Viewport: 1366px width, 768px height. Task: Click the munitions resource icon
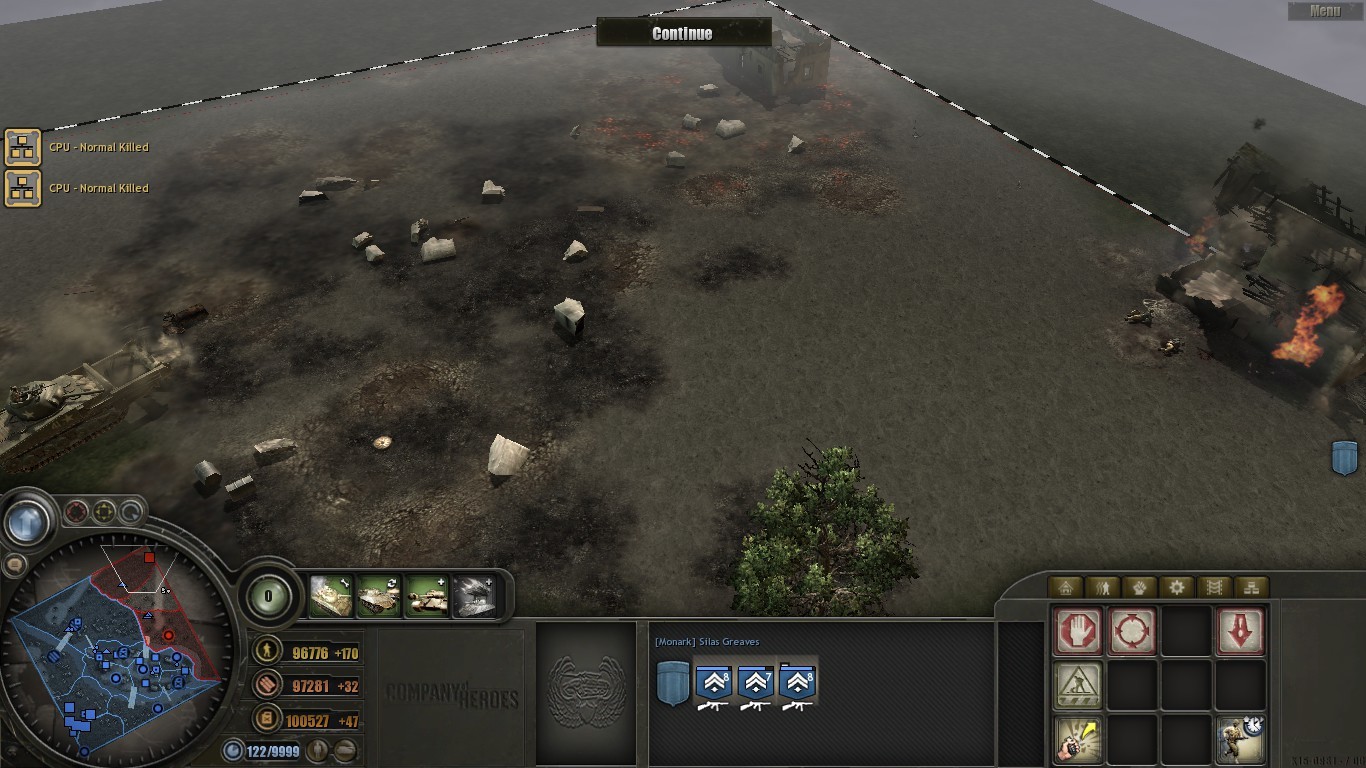tap(266, 686)
